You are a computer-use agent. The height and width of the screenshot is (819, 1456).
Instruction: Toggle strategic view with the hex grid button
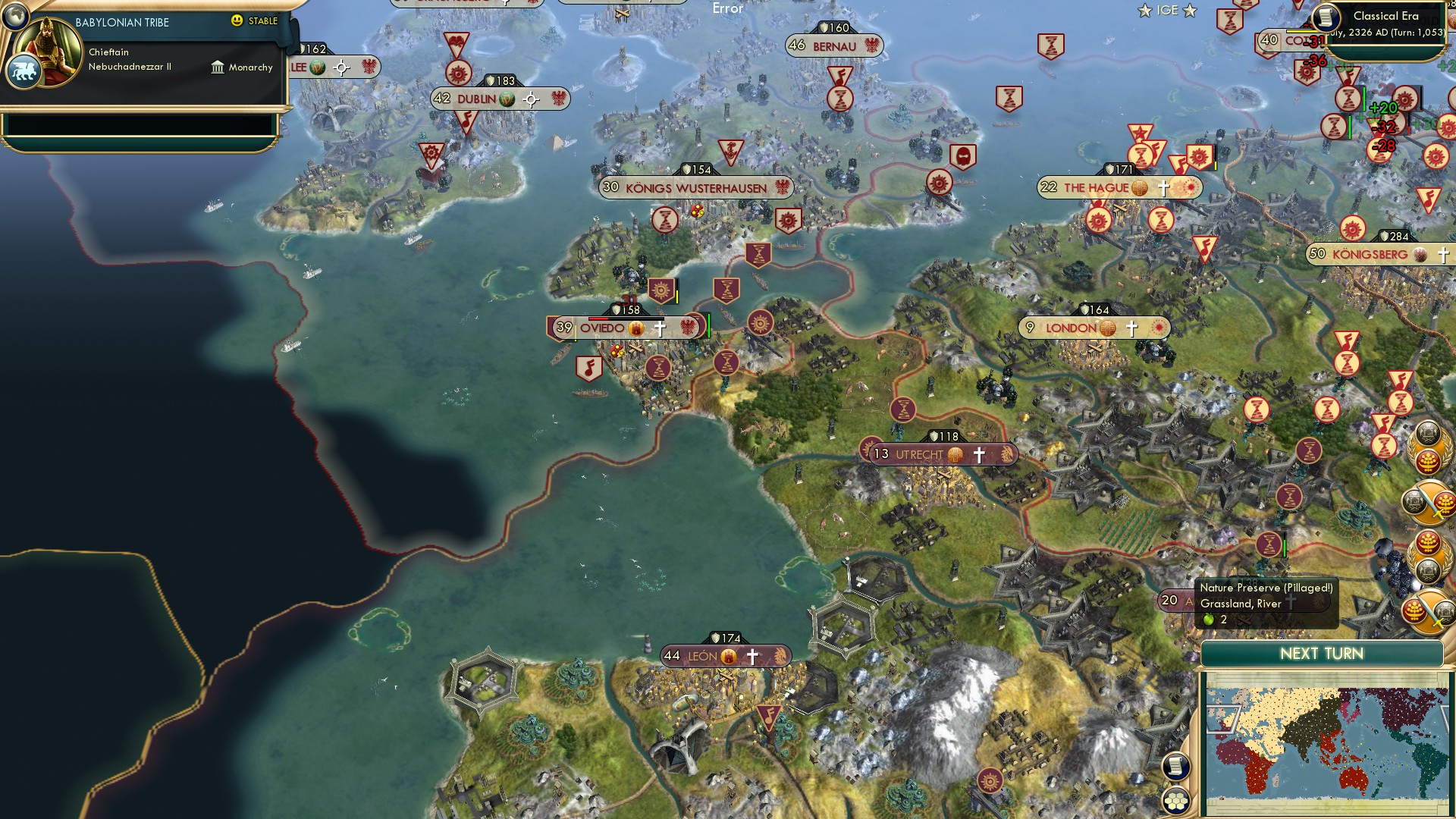[x=1176, y=801]
